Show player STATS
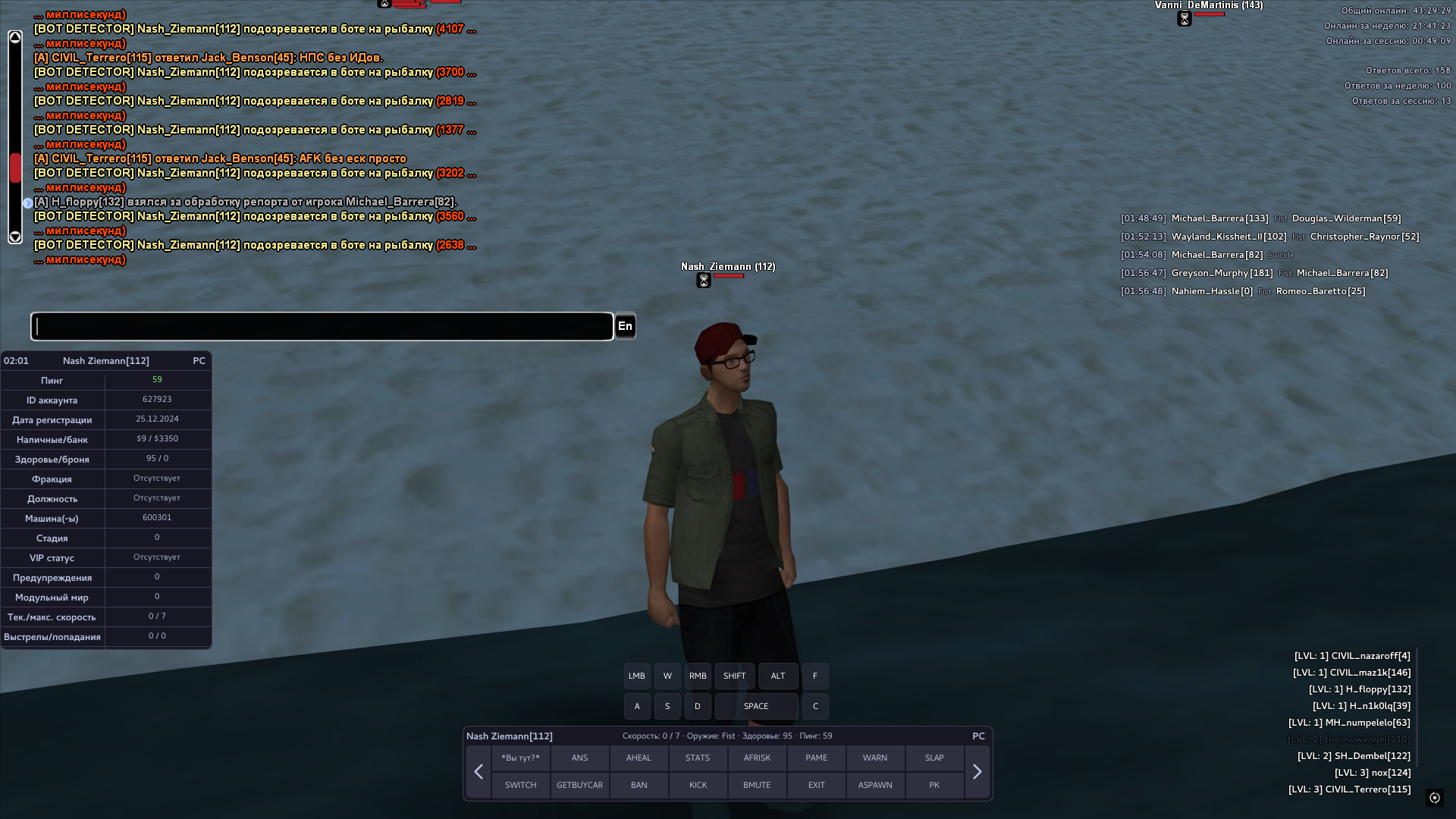This screenshot has height=819, width=1456. pos(698,758)
